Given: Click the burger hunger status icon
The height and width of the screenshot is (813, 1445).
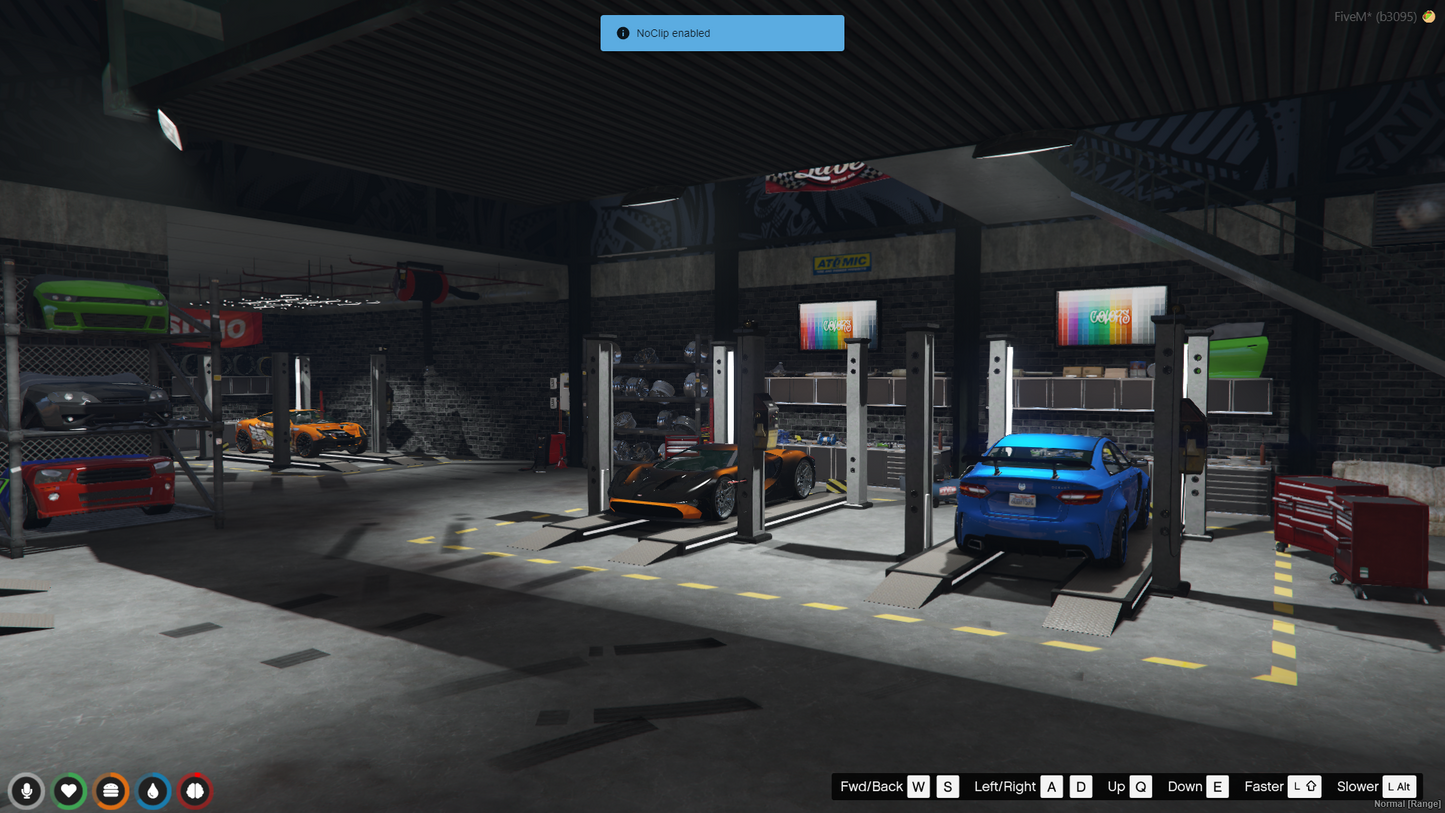Looking at the screenshot, I should [111, 791].
